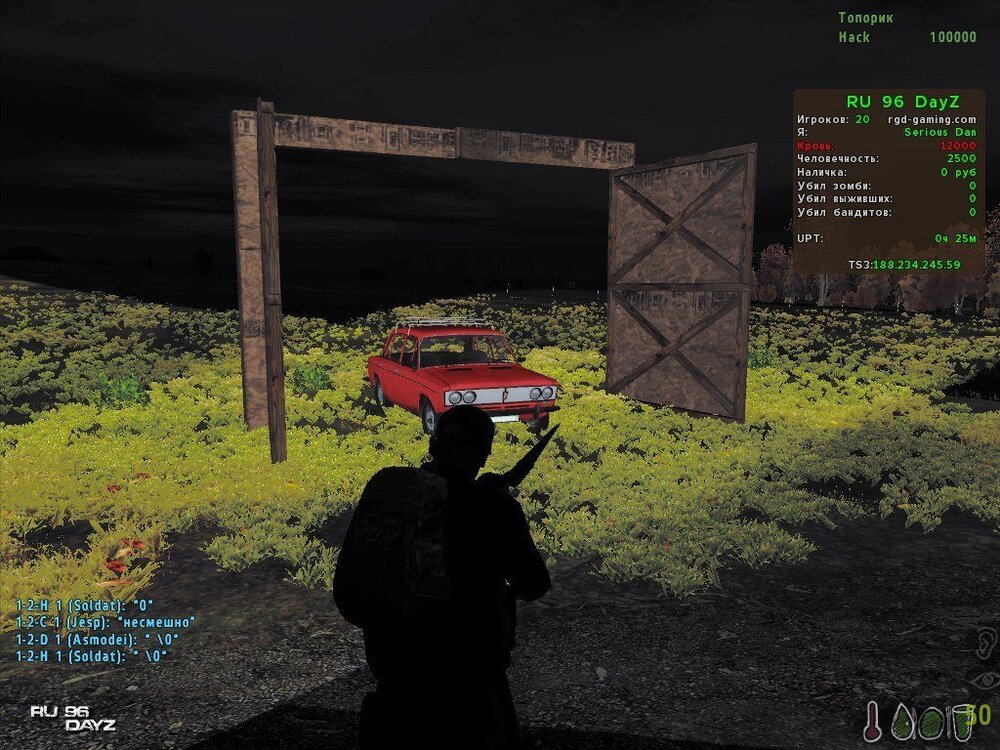Click the thermometer temperature icon

[x=874, y=720]
